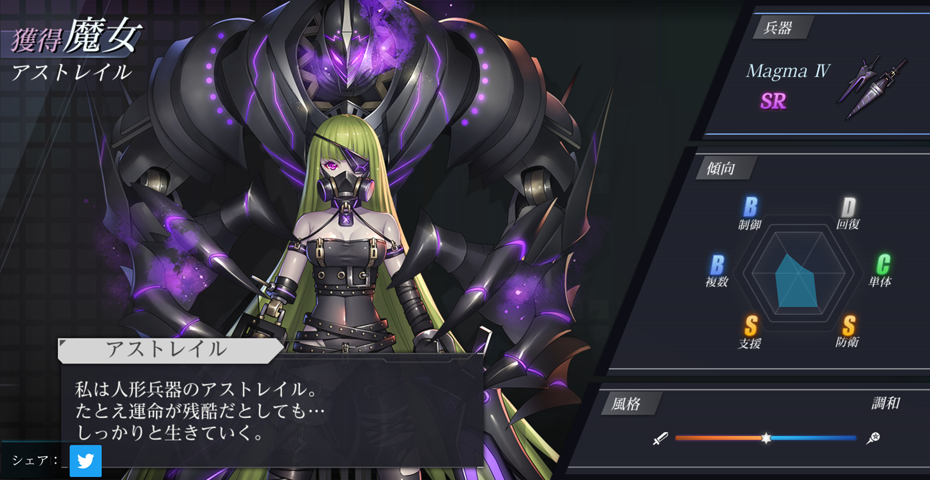Share on Twitter via the bird button

(86, 461)
